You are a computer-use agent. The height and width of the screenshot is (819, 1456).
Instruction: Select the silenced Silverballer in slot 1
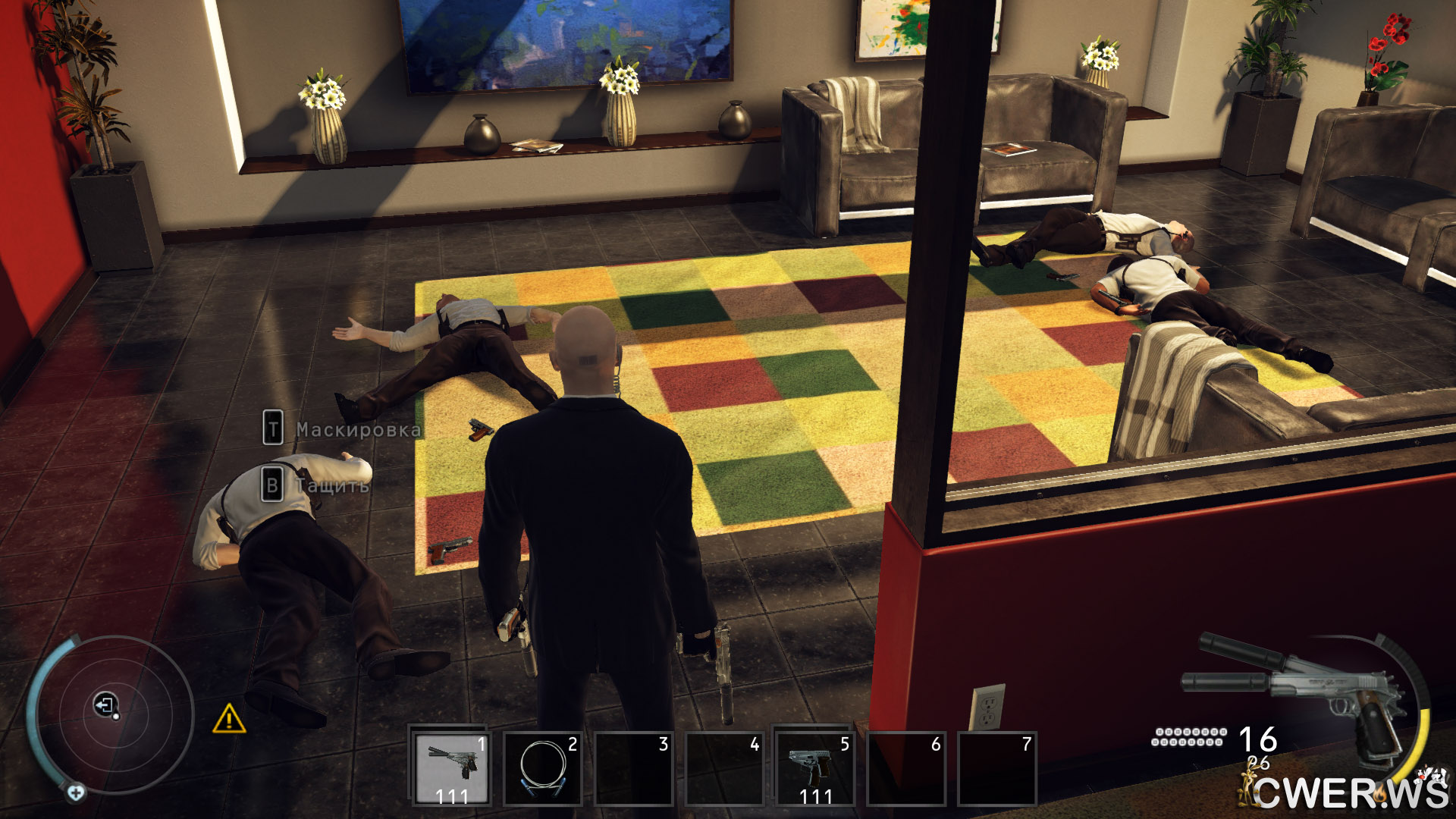450,767
